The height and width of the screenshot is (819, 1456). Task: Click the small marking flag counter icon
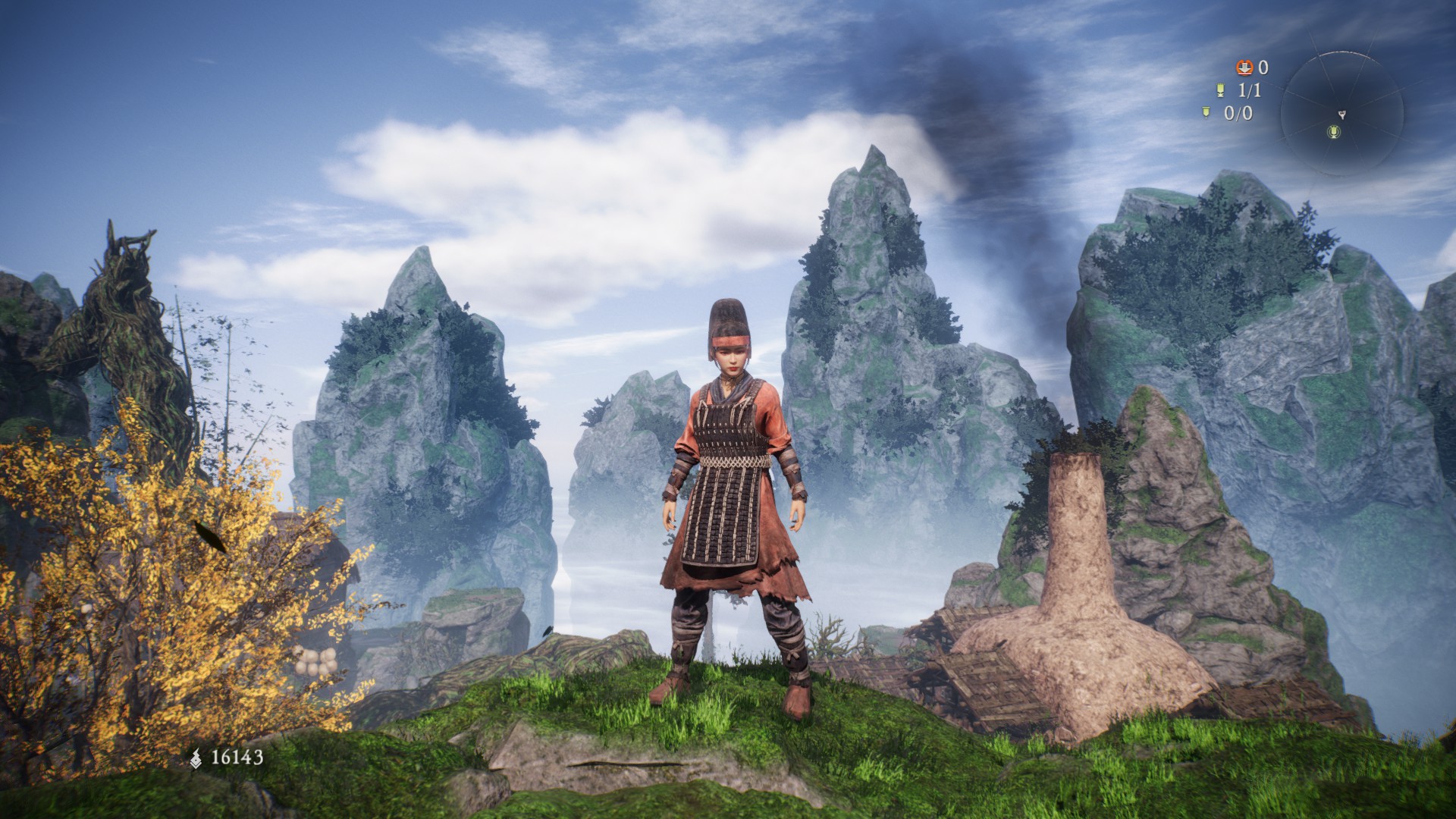tap(1204, 113)
